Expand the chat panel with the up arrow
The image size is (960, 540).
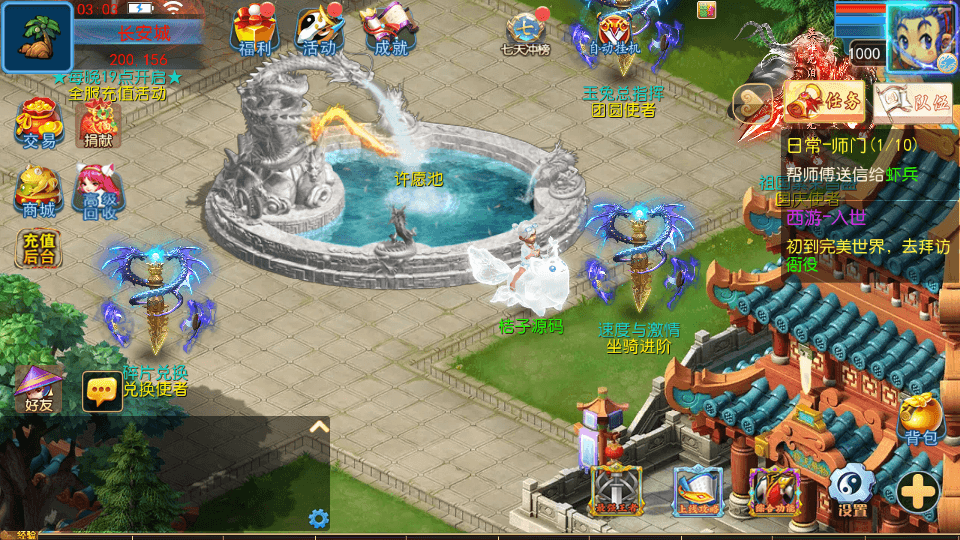318,427
